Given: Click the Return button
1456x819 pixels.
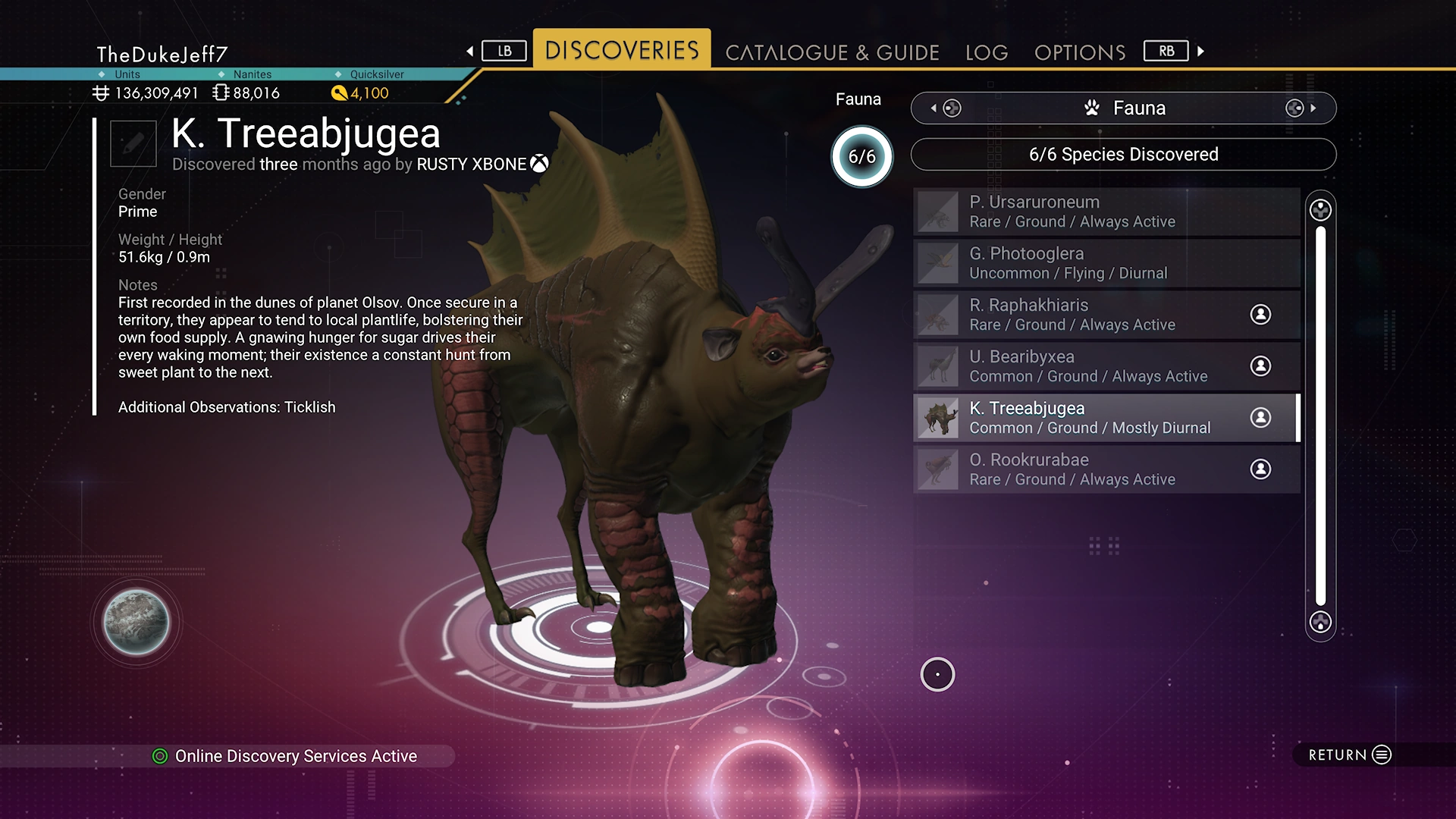Looking at the screenshot, I should point(1350,755).
